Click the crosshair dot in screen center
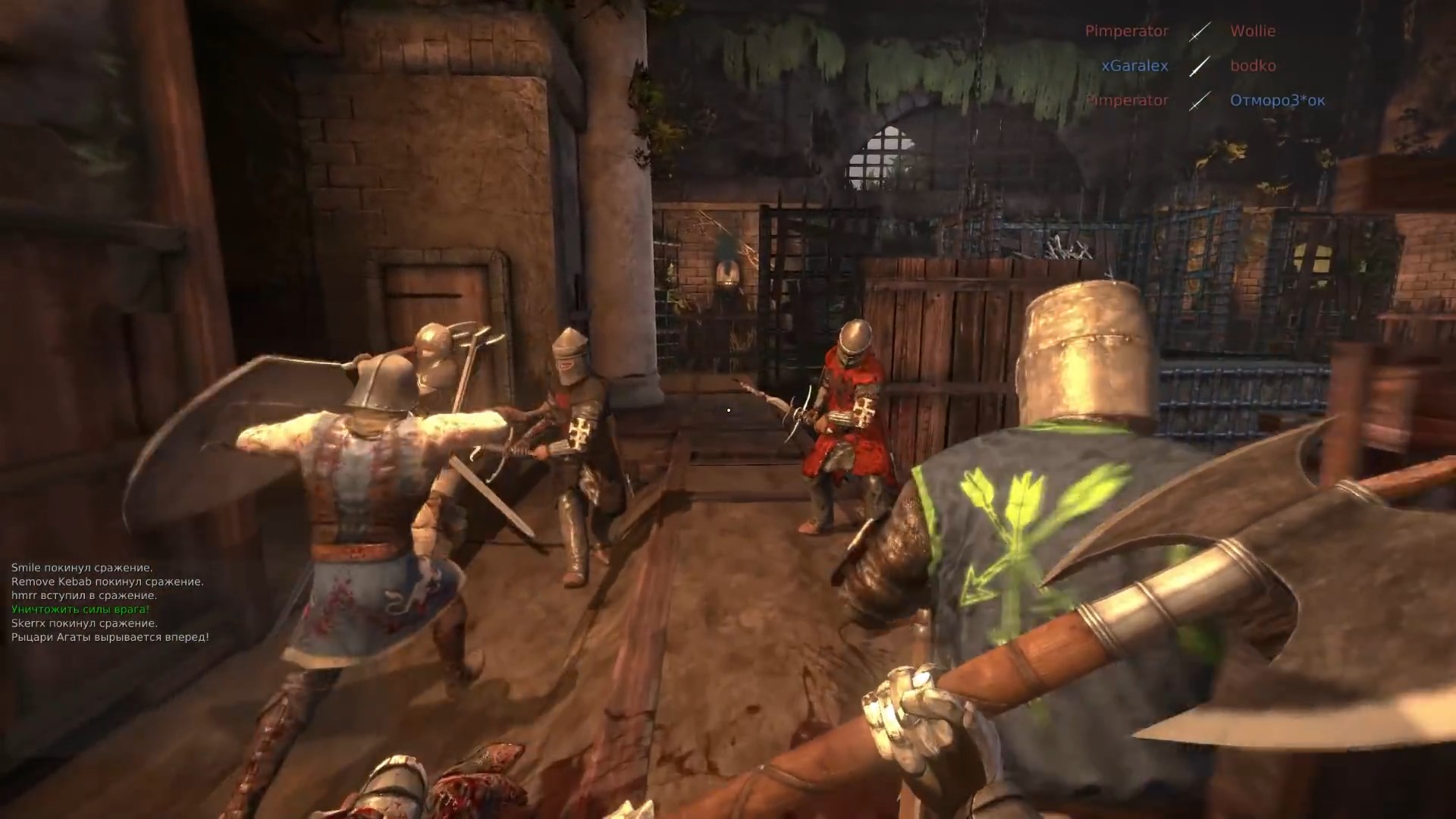This screenshot has height=819, width=1456. [x=728, y=409]
